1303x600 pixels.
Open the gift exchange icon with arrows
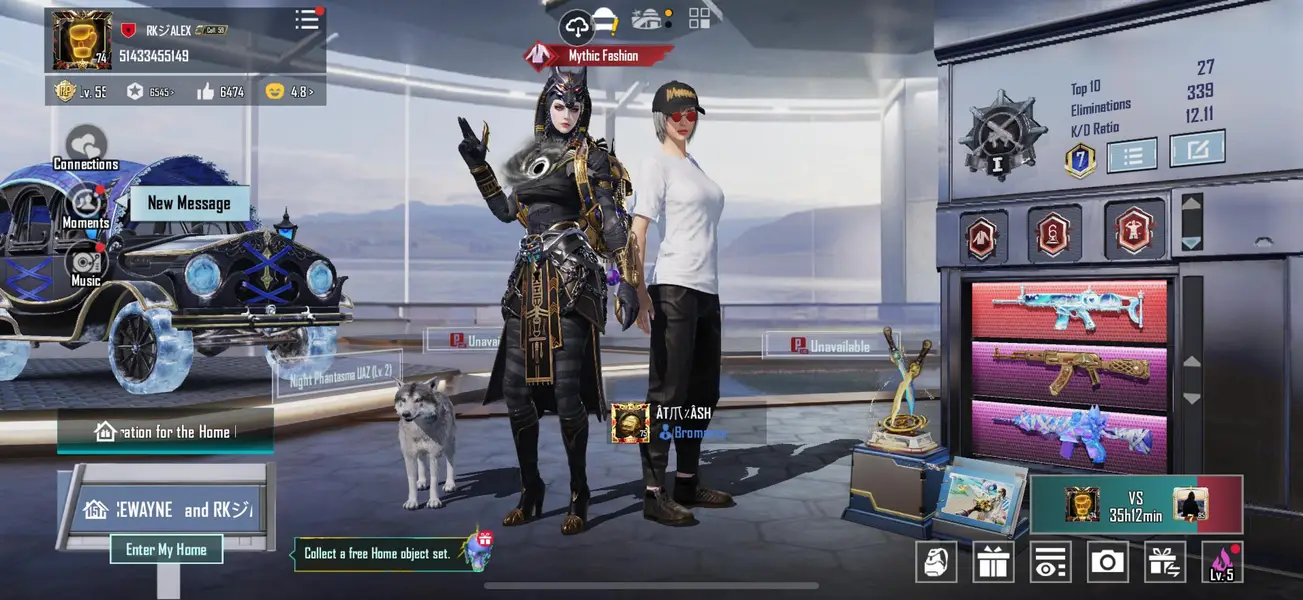point(1165,562)
